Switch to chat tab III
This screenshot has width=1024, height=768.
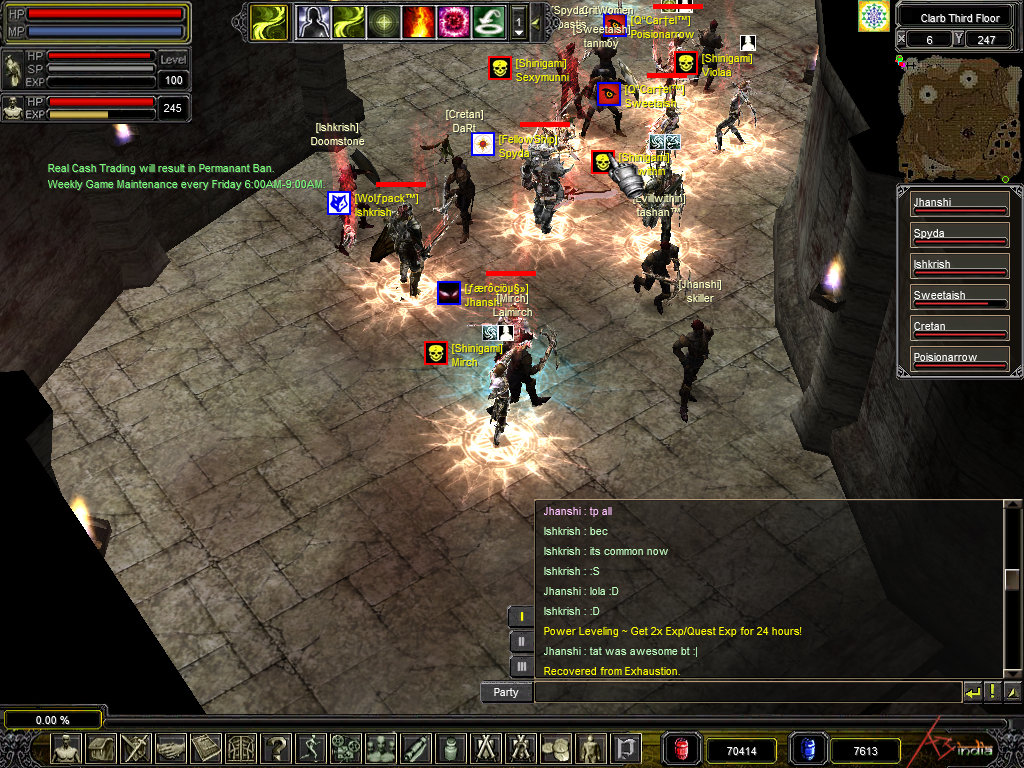521,666
